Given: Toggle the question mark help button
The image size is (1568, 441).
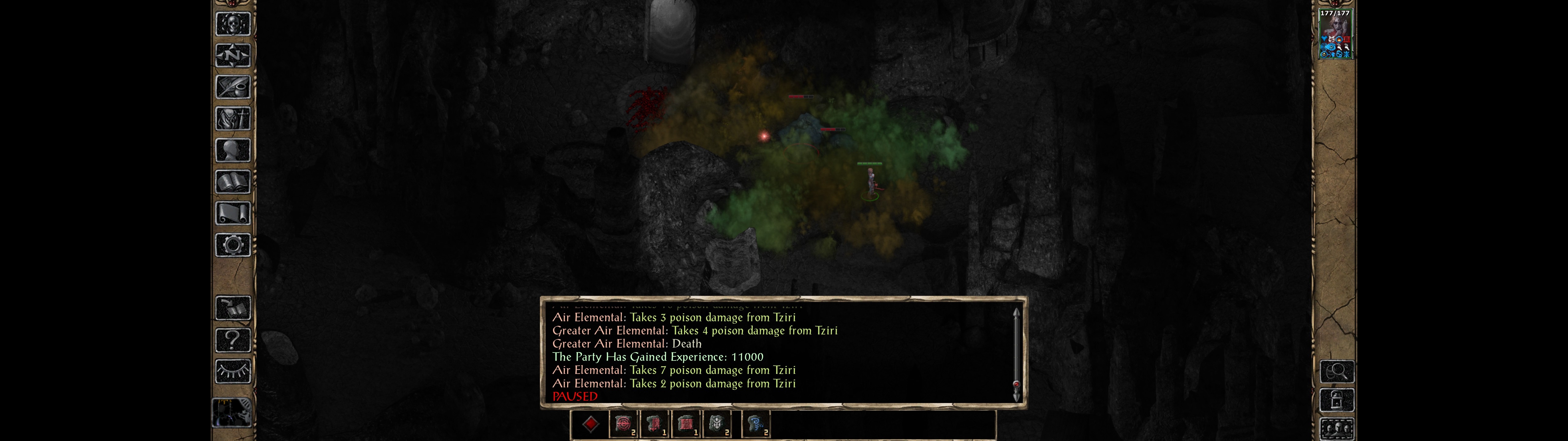Looking at the screenshot, I should click(x=233, y=339).
